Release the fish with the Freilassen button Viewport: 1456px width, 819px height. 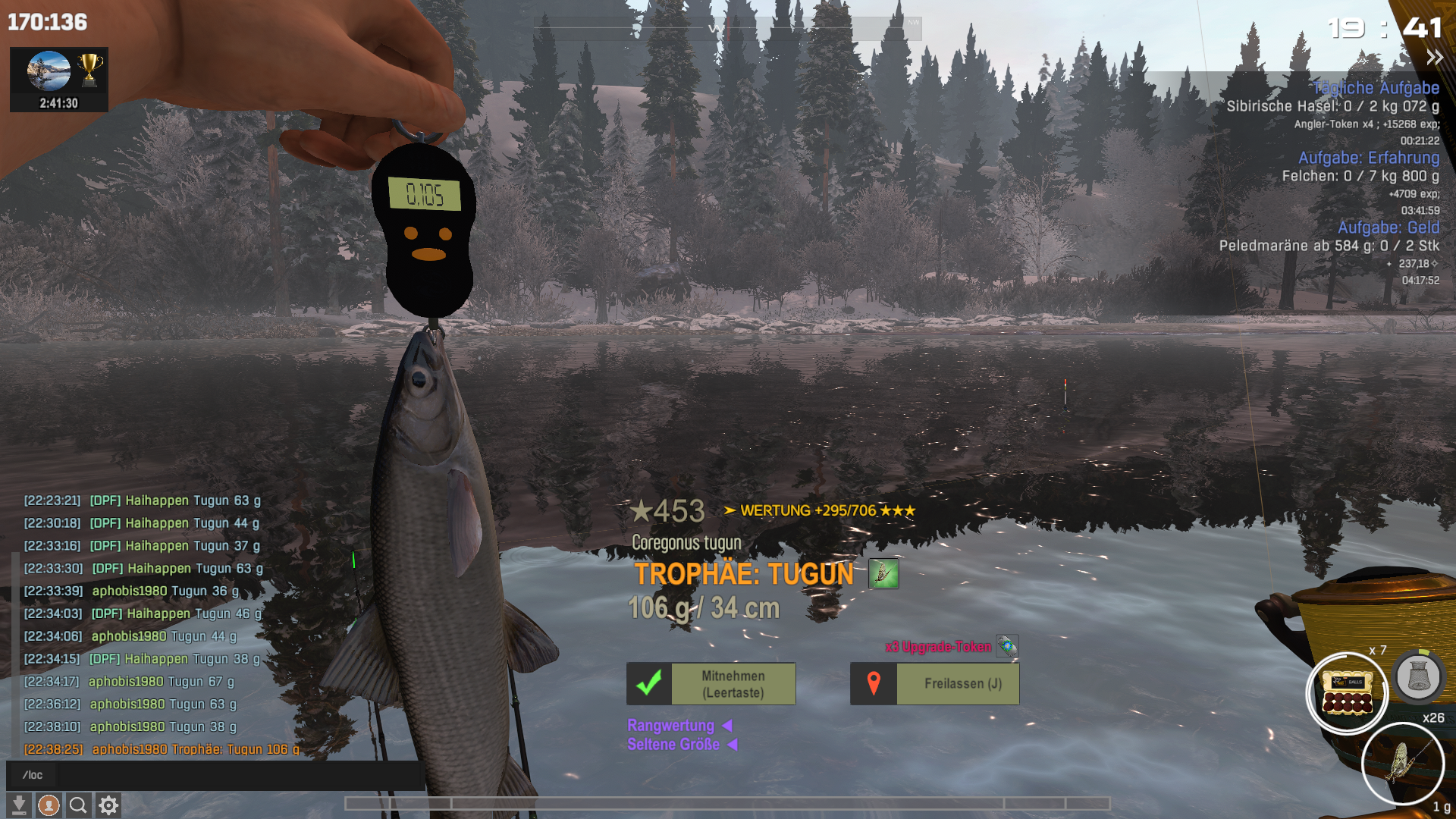point(934,684)
